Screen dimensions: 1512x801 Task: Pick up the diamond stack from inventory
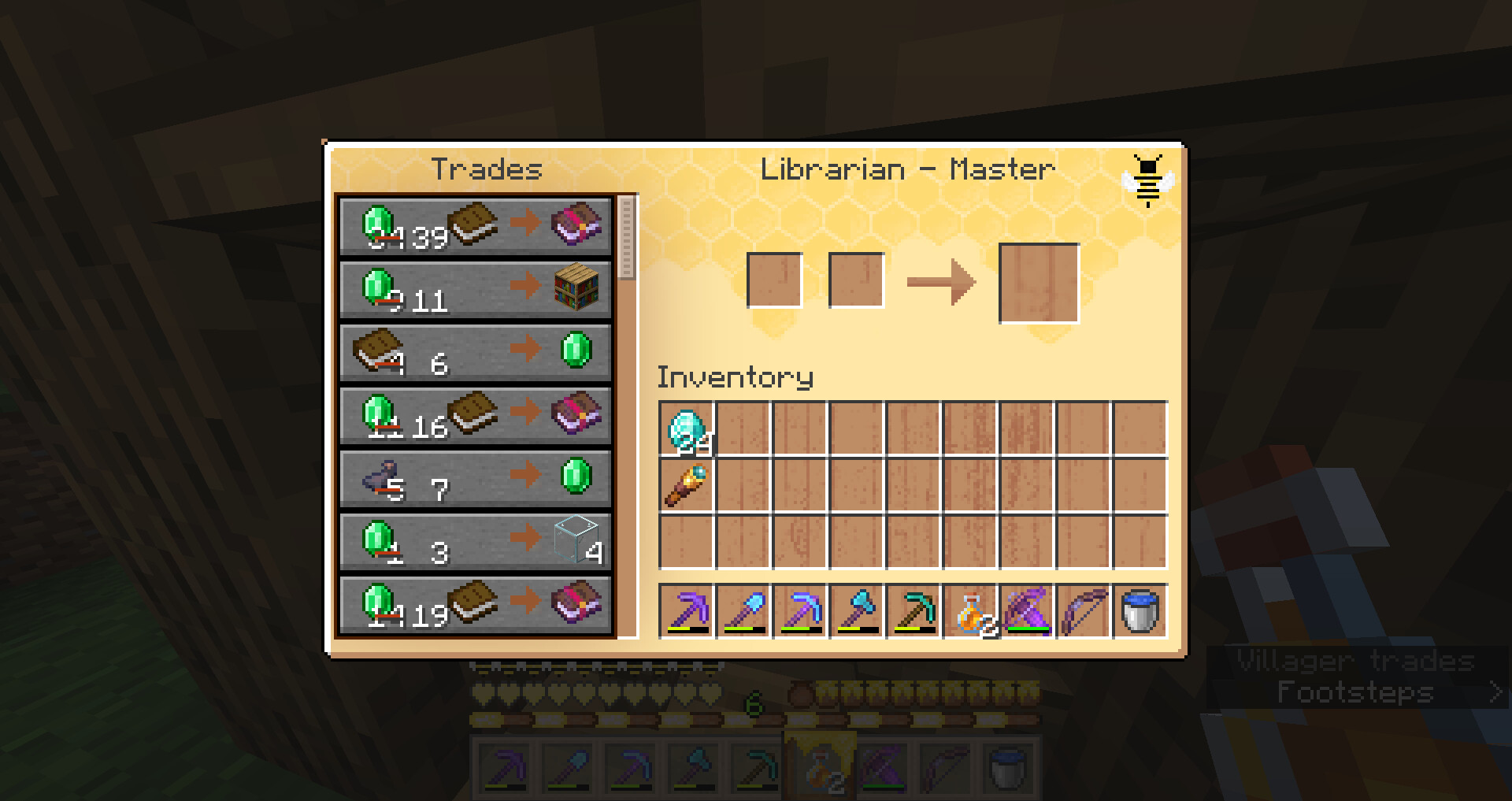[x=687, y=430]
